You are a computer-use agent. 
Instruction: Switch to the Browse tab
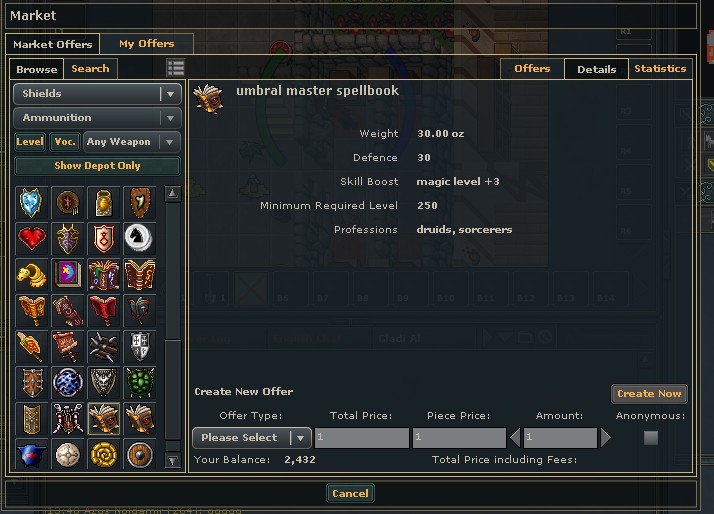[37, 69]
